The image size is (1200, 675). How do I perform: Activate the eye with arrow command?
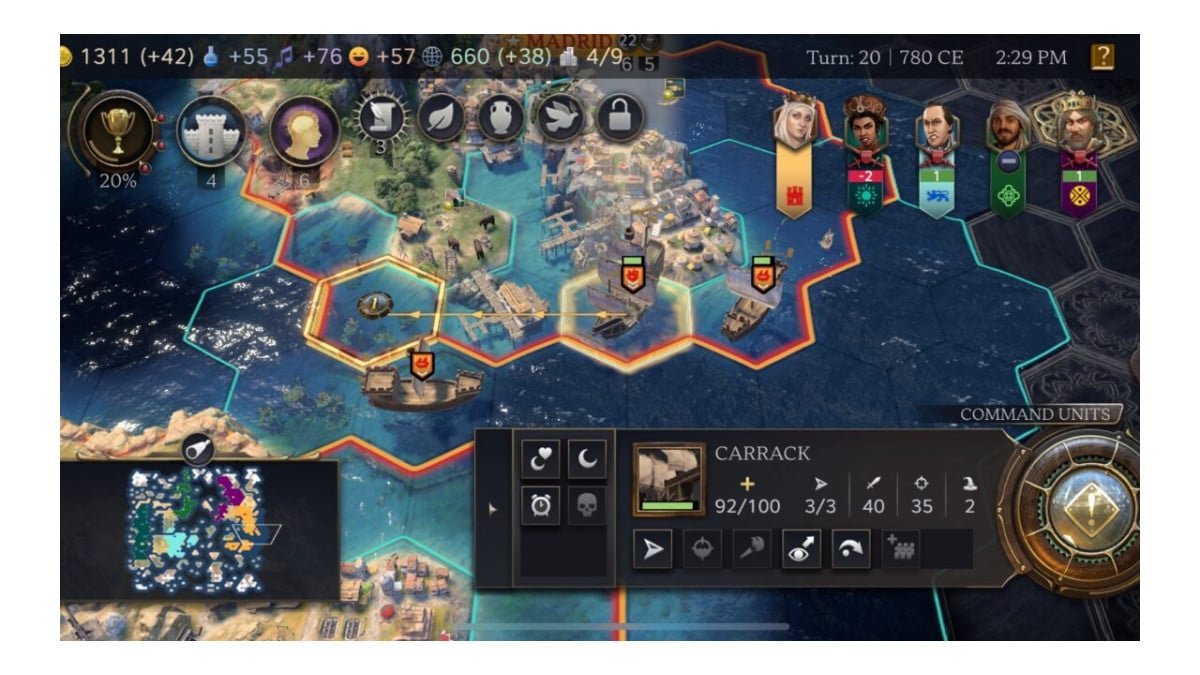click(x=800, y=550)
